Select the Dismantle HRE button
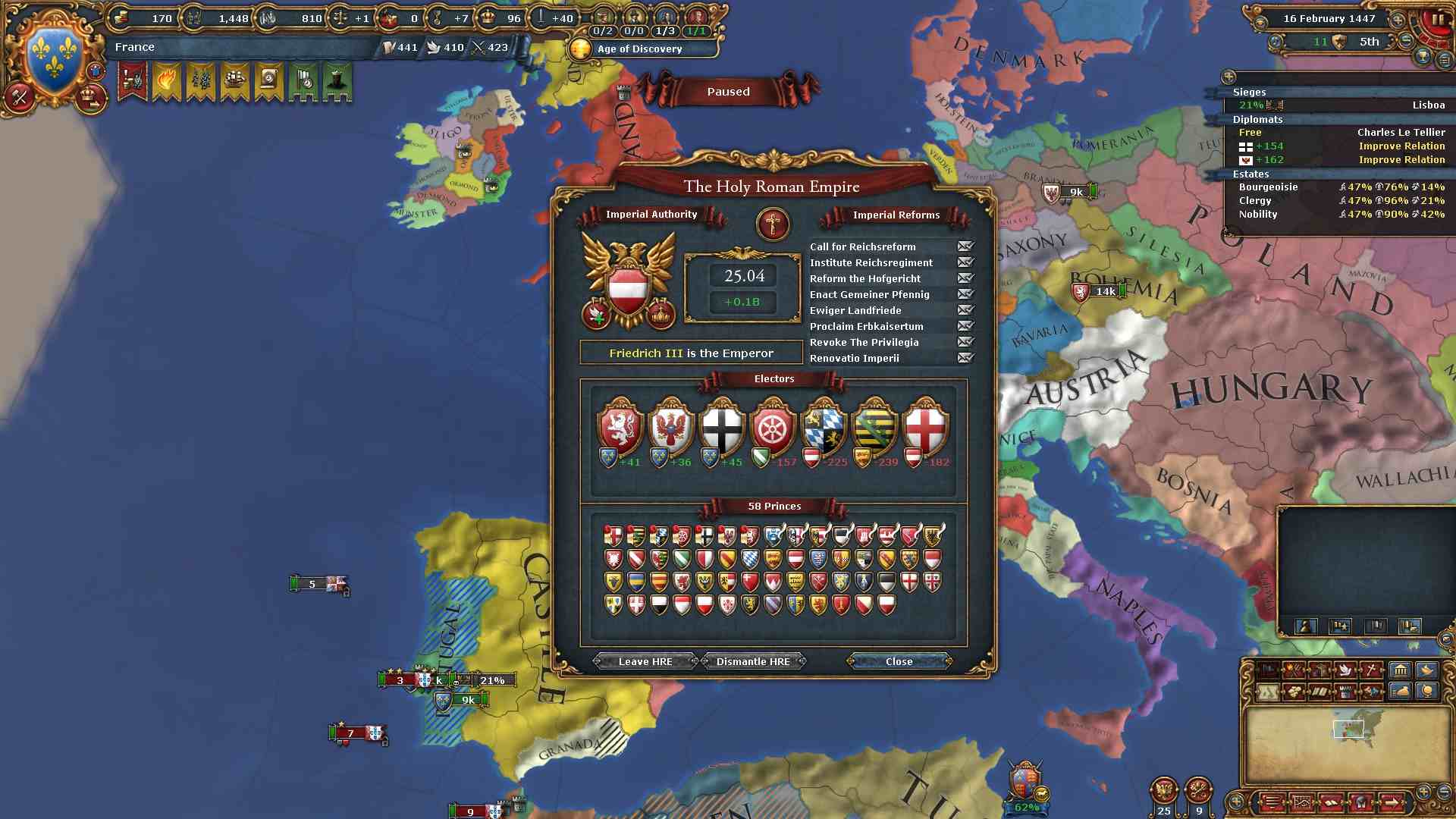Viewport: 1456px width, 819px height. pos(753,661)
